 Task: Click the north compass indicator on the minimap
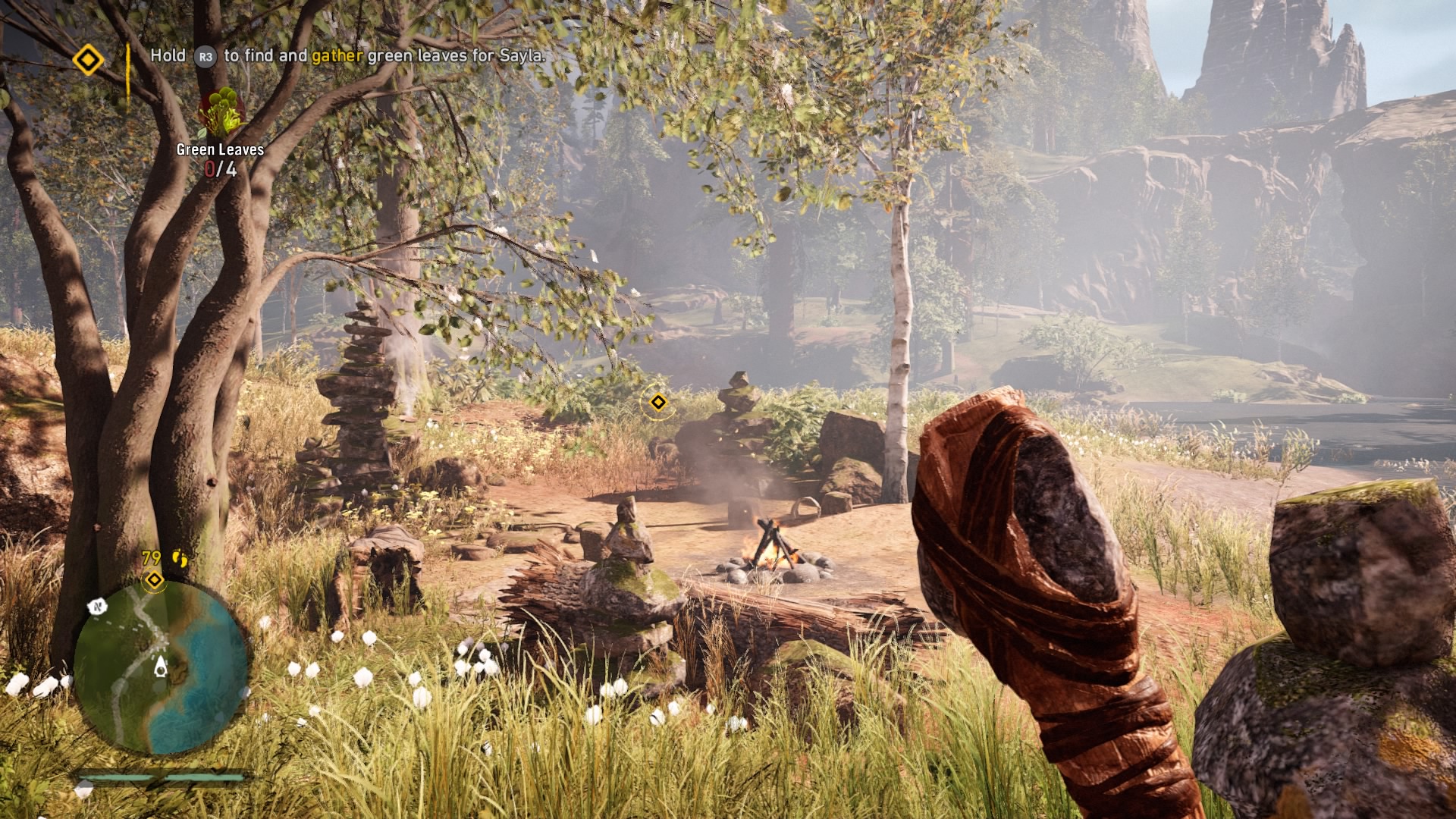click(x=97, y=607)
